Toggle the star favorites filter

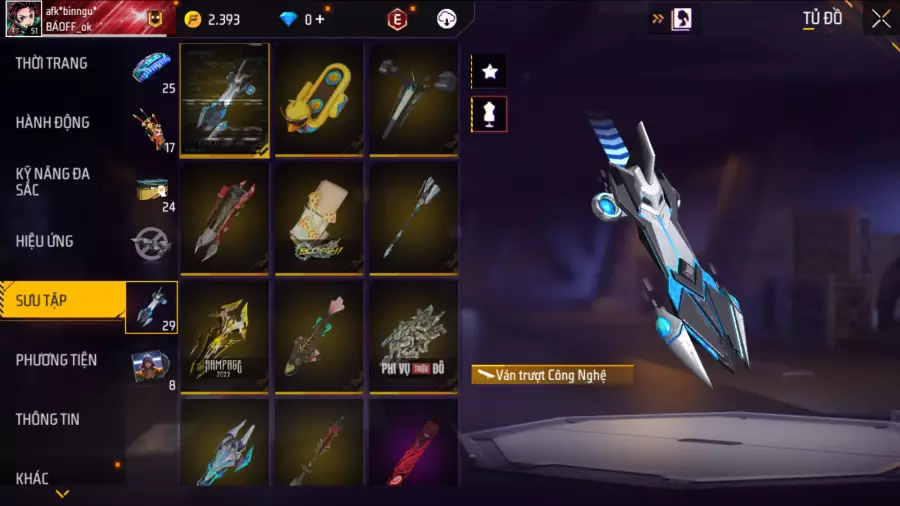point(489,72)
